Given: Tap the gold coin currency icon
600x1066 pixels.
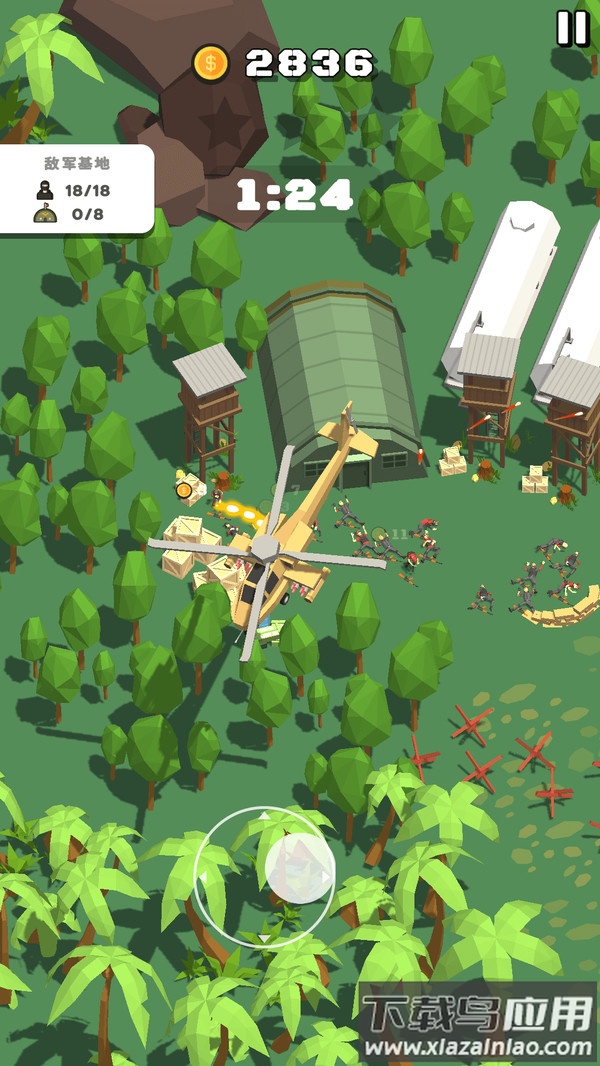Looking at the screenshot, I should (211, 64).
